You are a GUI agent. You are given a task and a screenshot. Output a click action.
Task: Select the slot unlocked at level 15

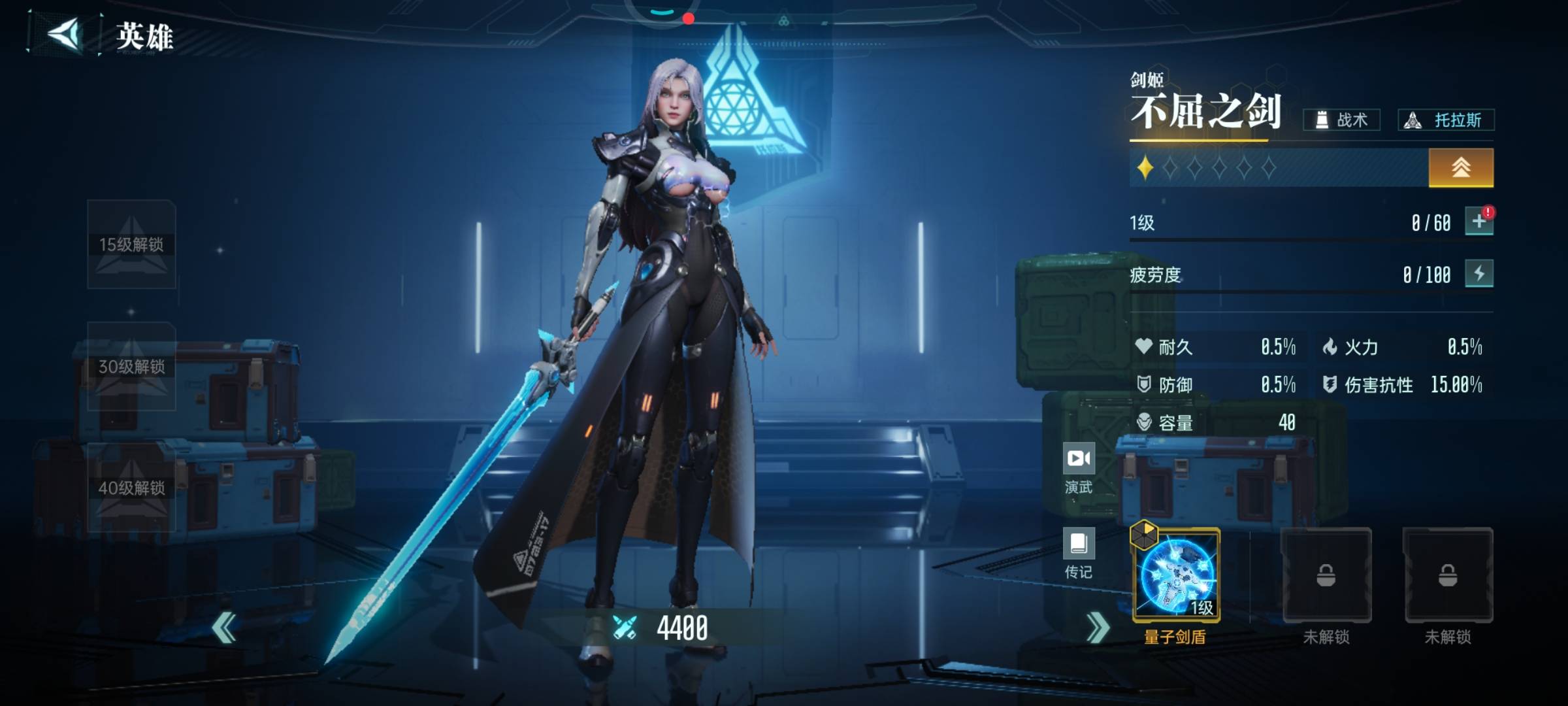(x=131, y=244)
